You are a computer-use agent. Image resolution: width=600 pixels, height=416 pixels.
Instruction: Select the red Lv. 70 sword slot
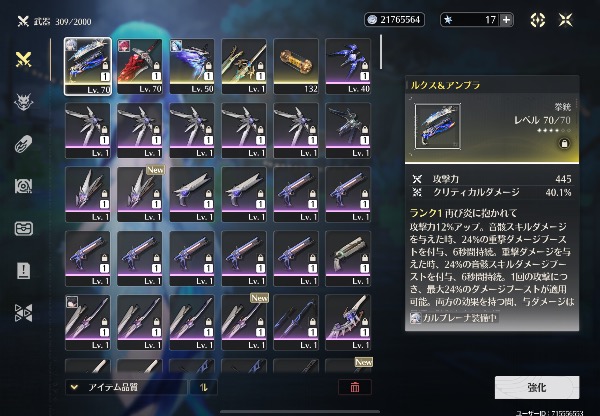tap(142, 64)
